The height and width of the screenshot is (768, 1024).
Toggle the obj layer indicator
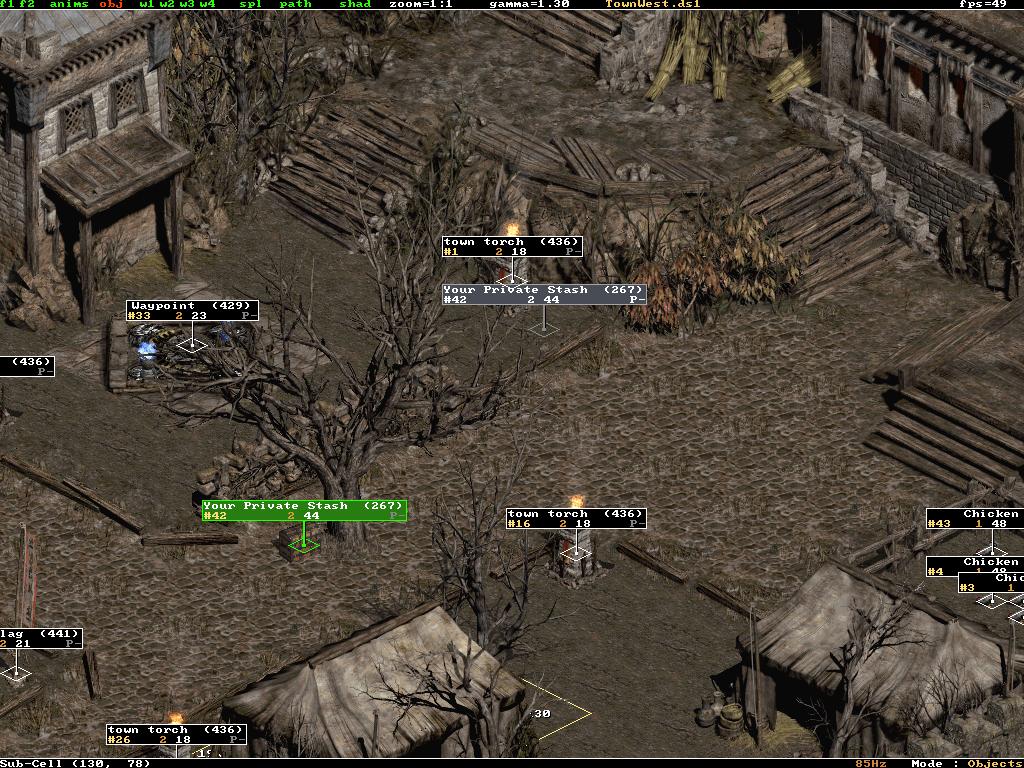110,4
